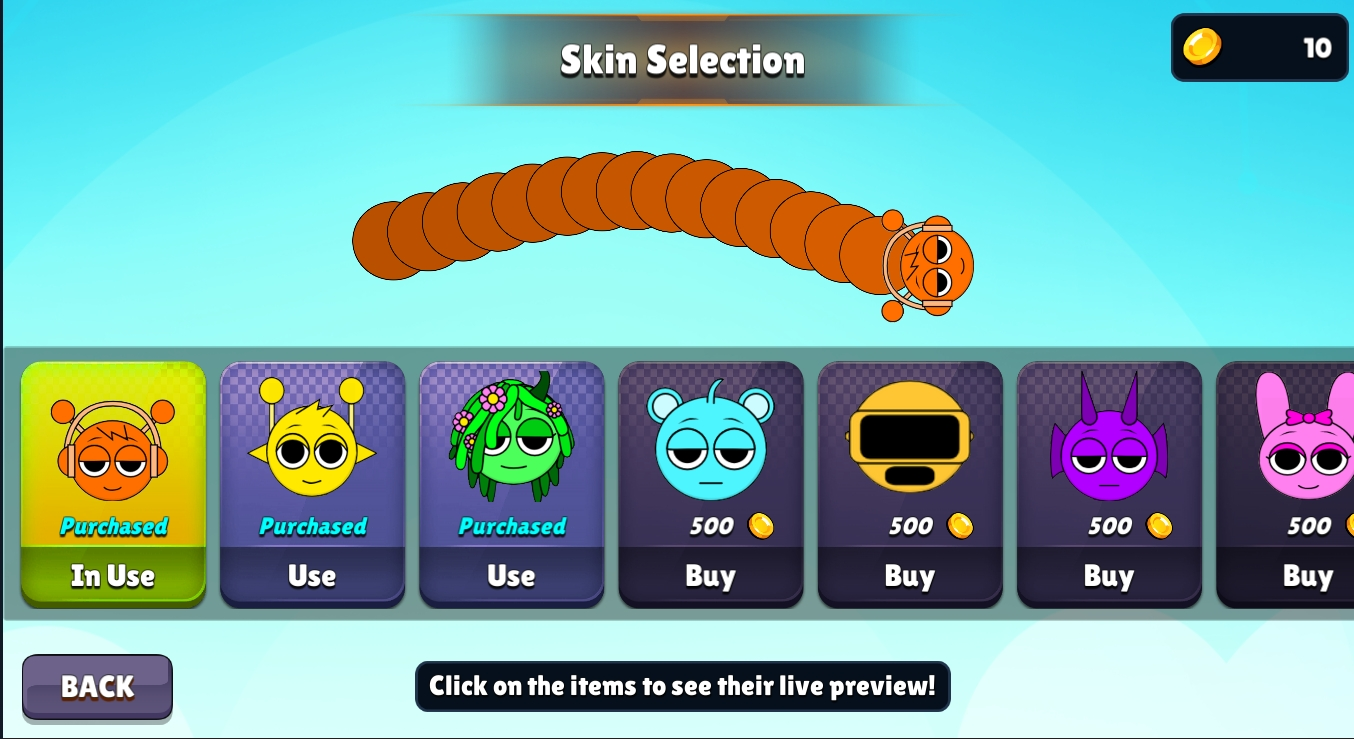Buy the cyan skin for 500 coins

pyautogui.click(x=710, y=576)
